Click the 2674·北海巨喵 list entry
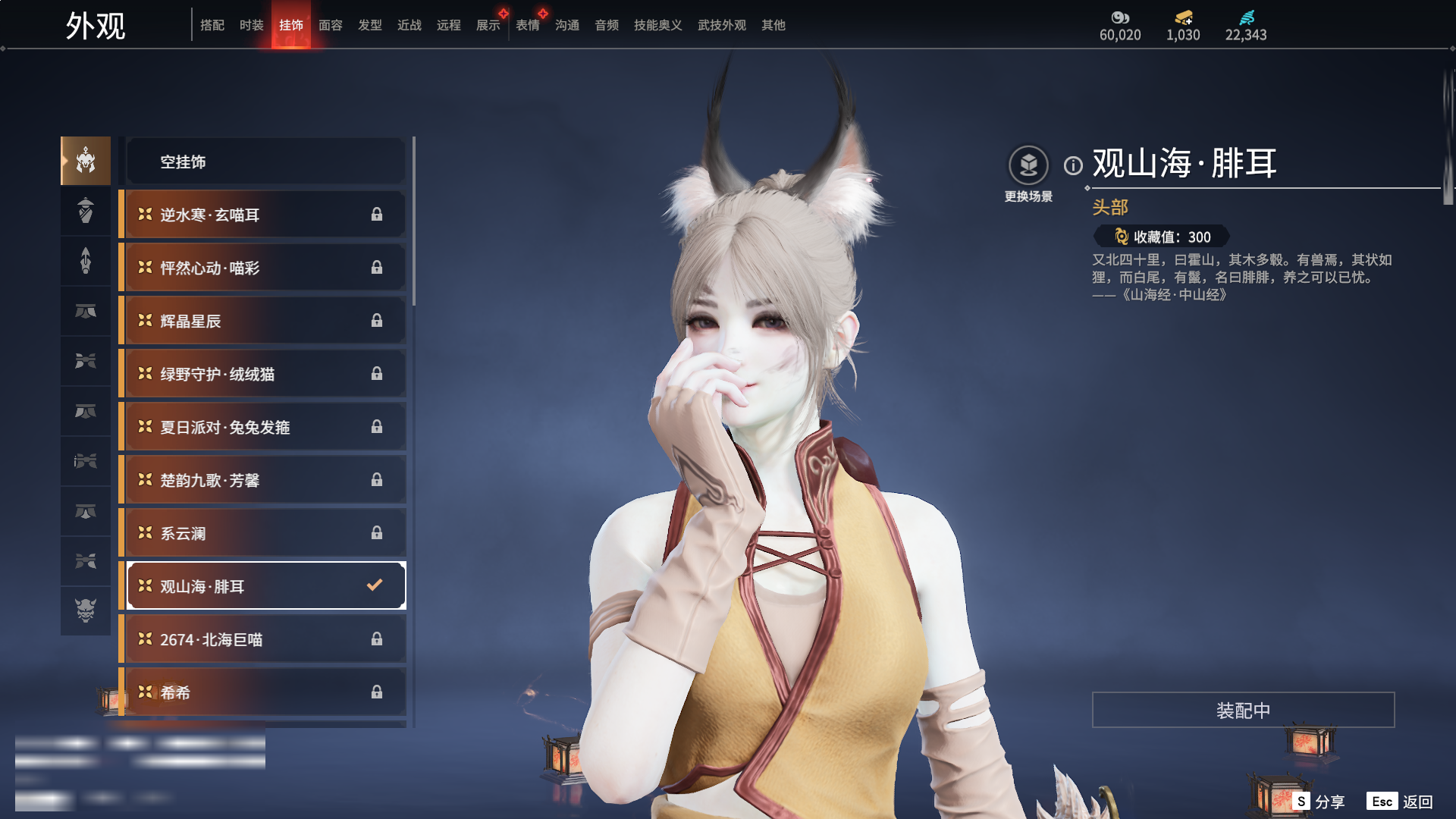This screenshot has width=1456, height=819. pos(265,639)
